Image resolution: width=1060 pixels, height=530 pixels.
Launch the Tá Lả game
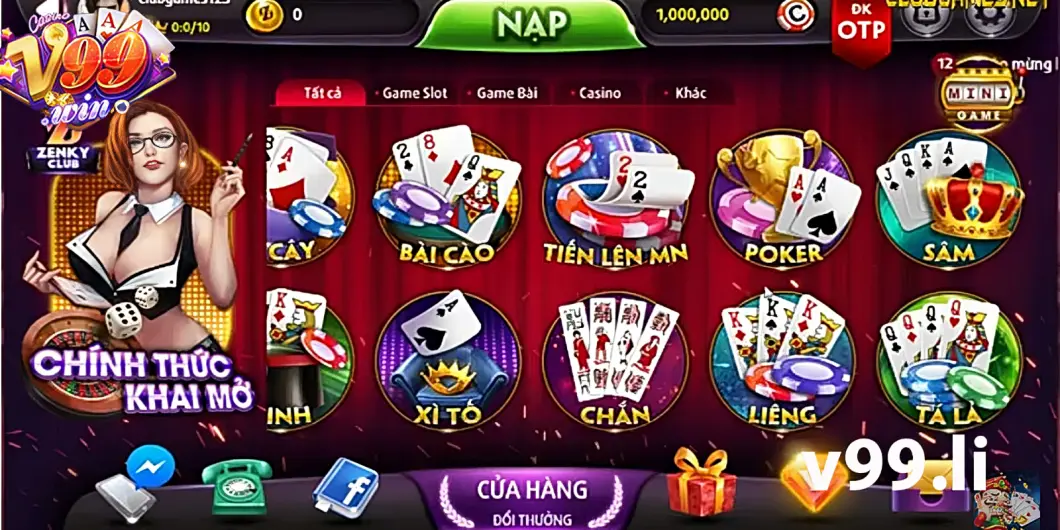pos(949,360)
